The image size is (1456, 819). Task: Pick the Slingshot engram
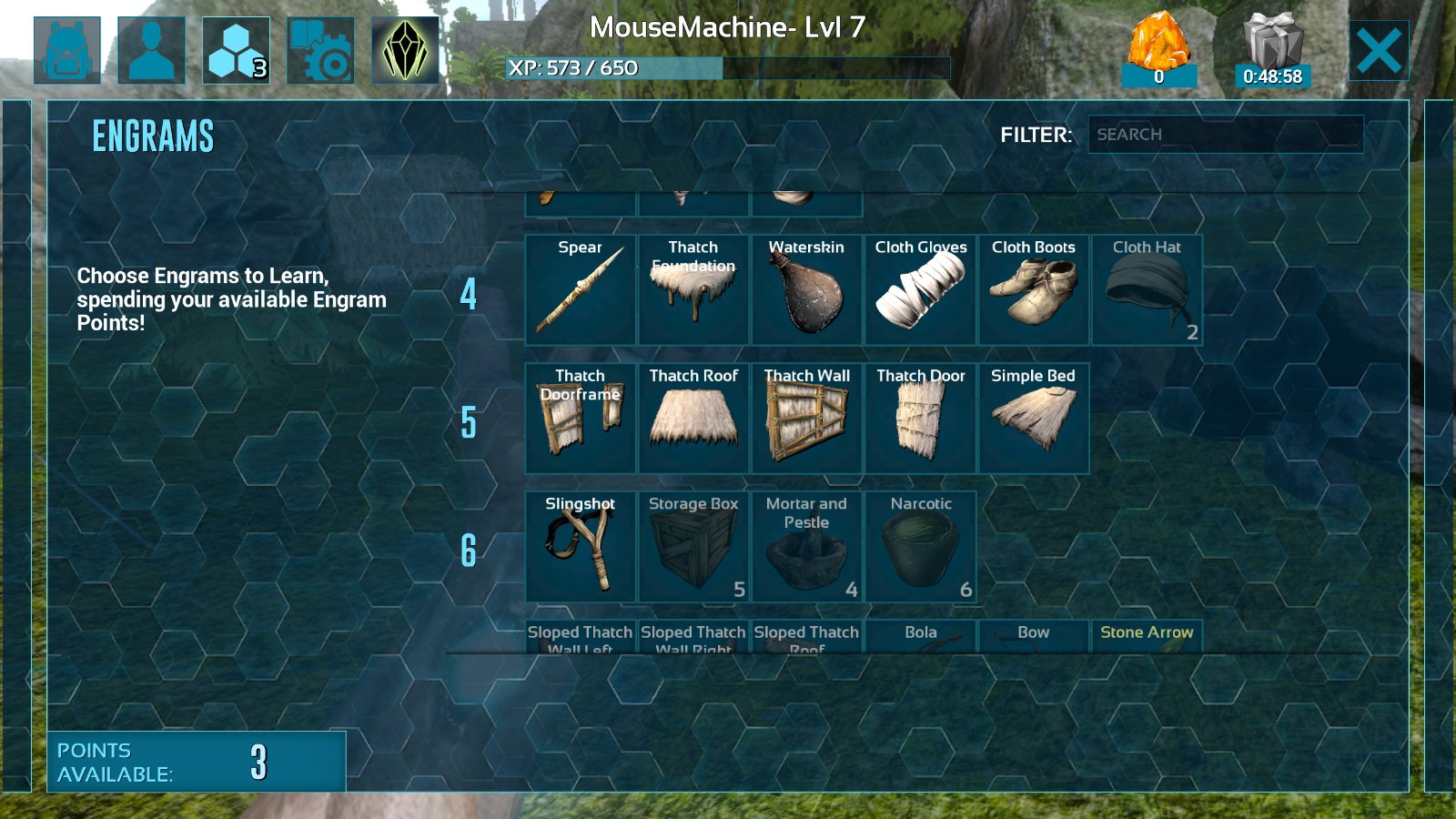[x=581, y=547]
